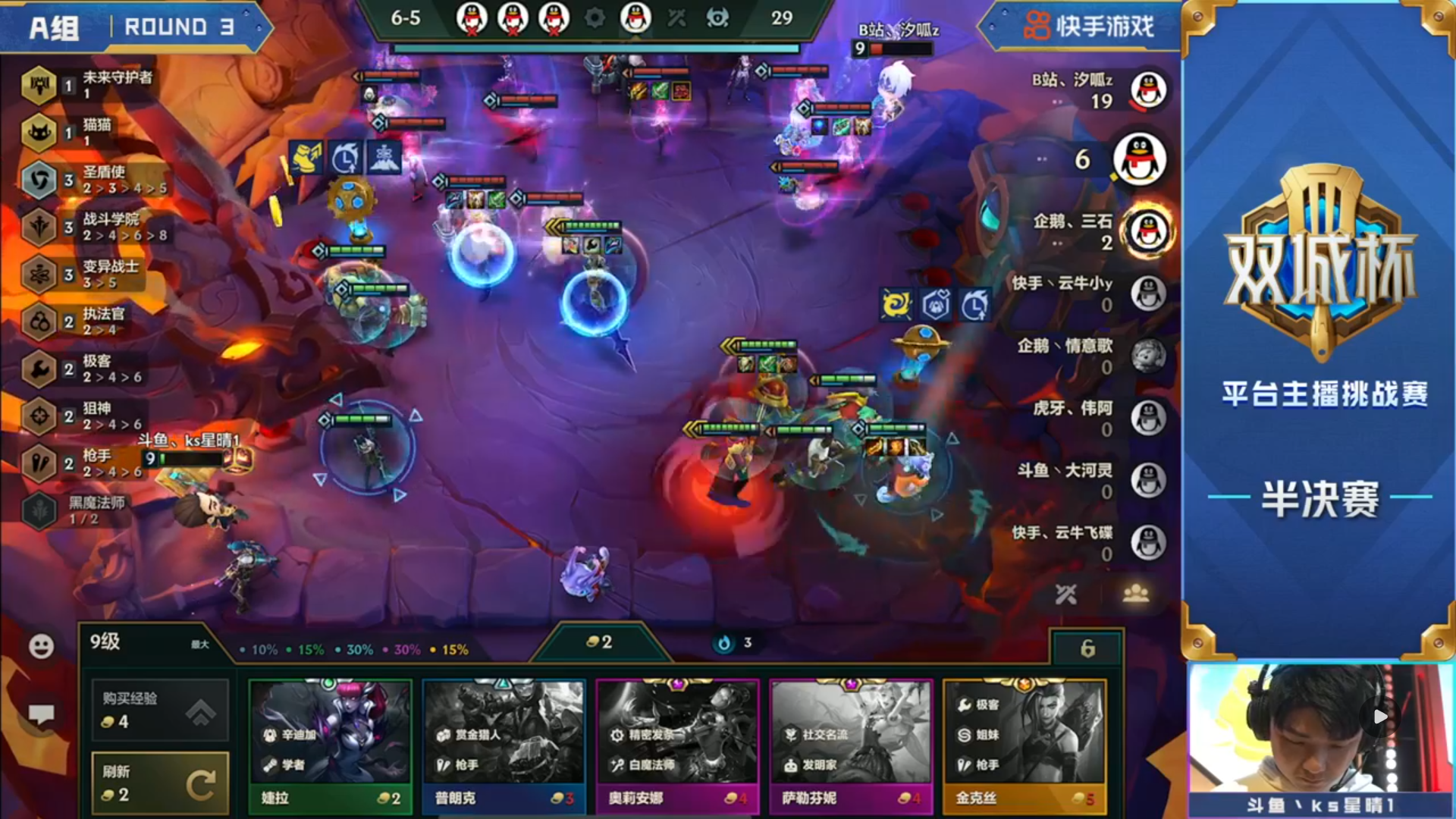Viewport: 1456px width, 819px height.
Task: Select player 虎牙、伟阿 in the scoreboard
Action: 1148,417
